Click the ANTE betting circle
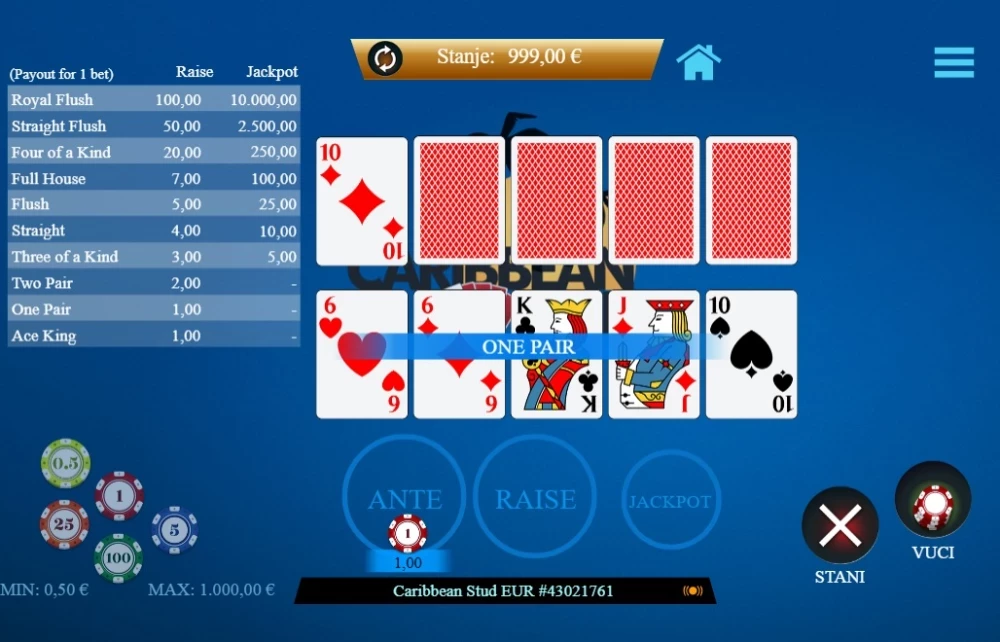 click(404, 497)
